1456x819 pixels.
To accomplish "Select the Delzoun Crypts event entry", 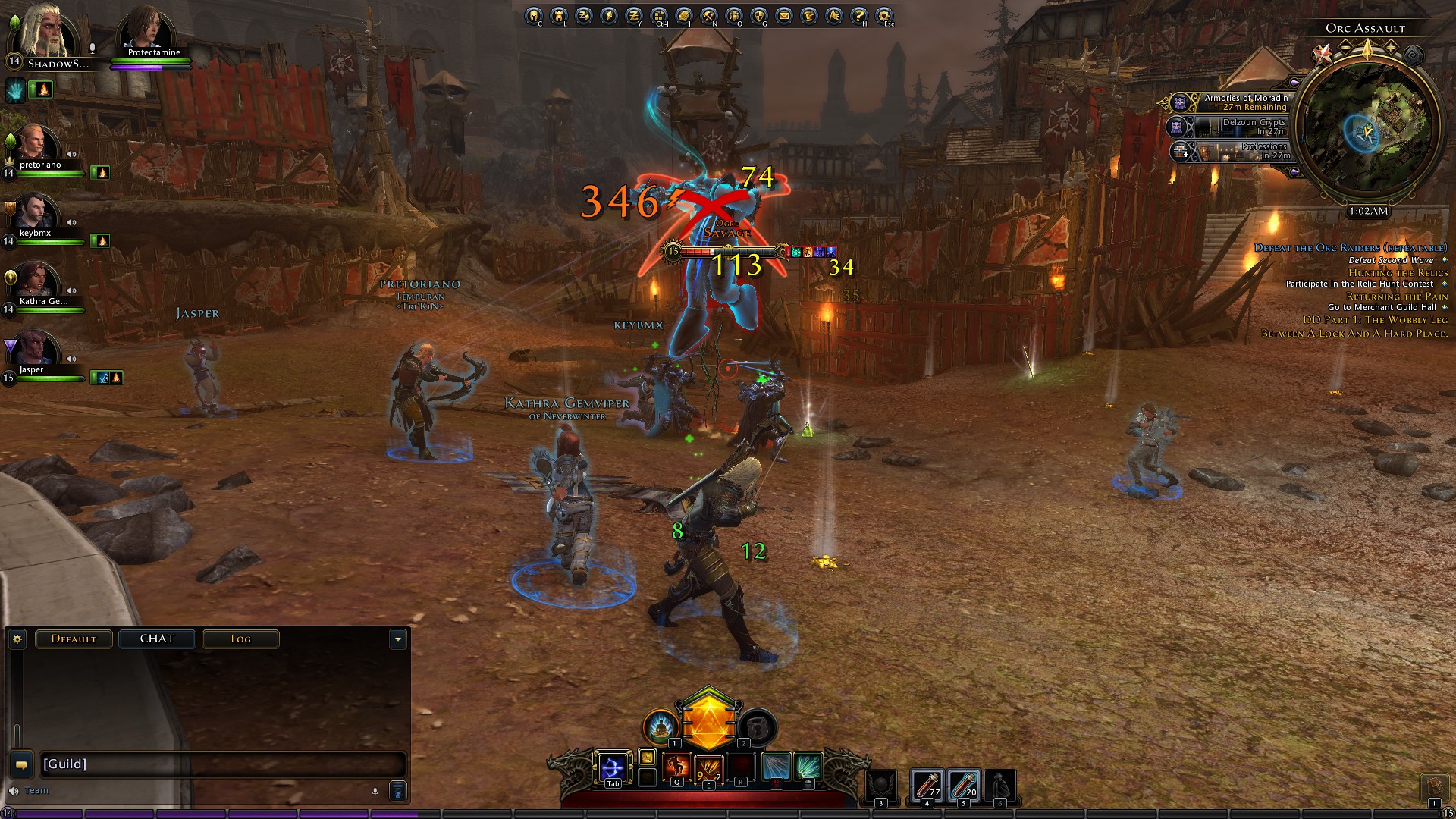I will click(1235, 127).
